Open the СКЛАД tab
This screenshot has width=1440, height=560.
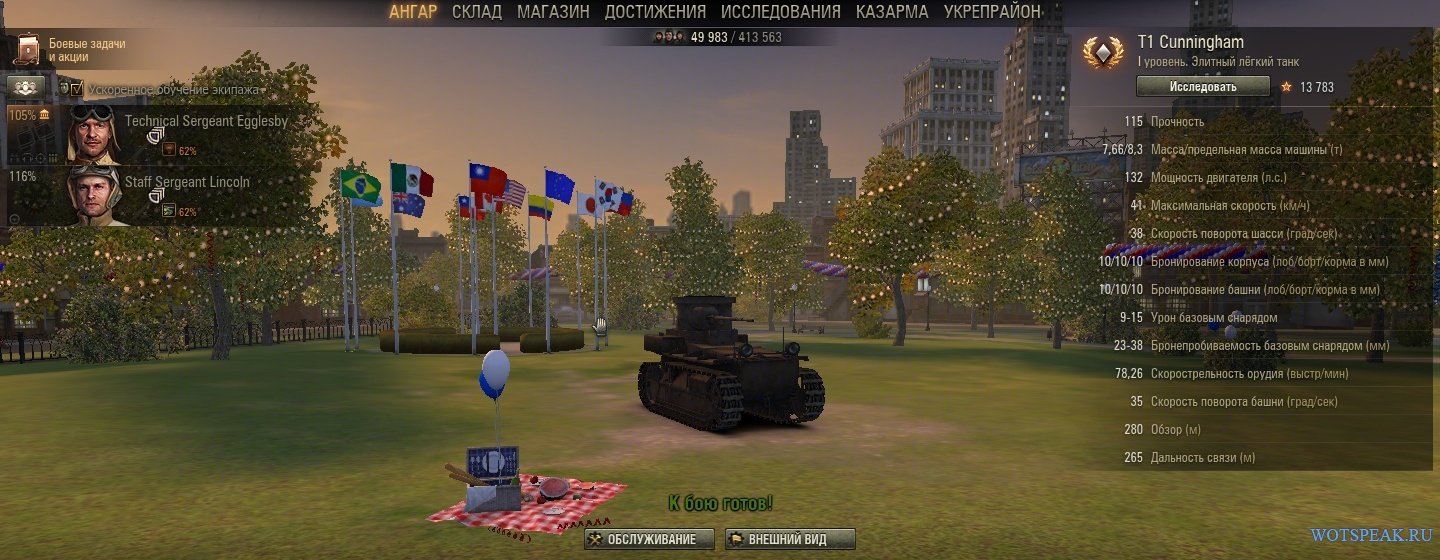(476, 12)
